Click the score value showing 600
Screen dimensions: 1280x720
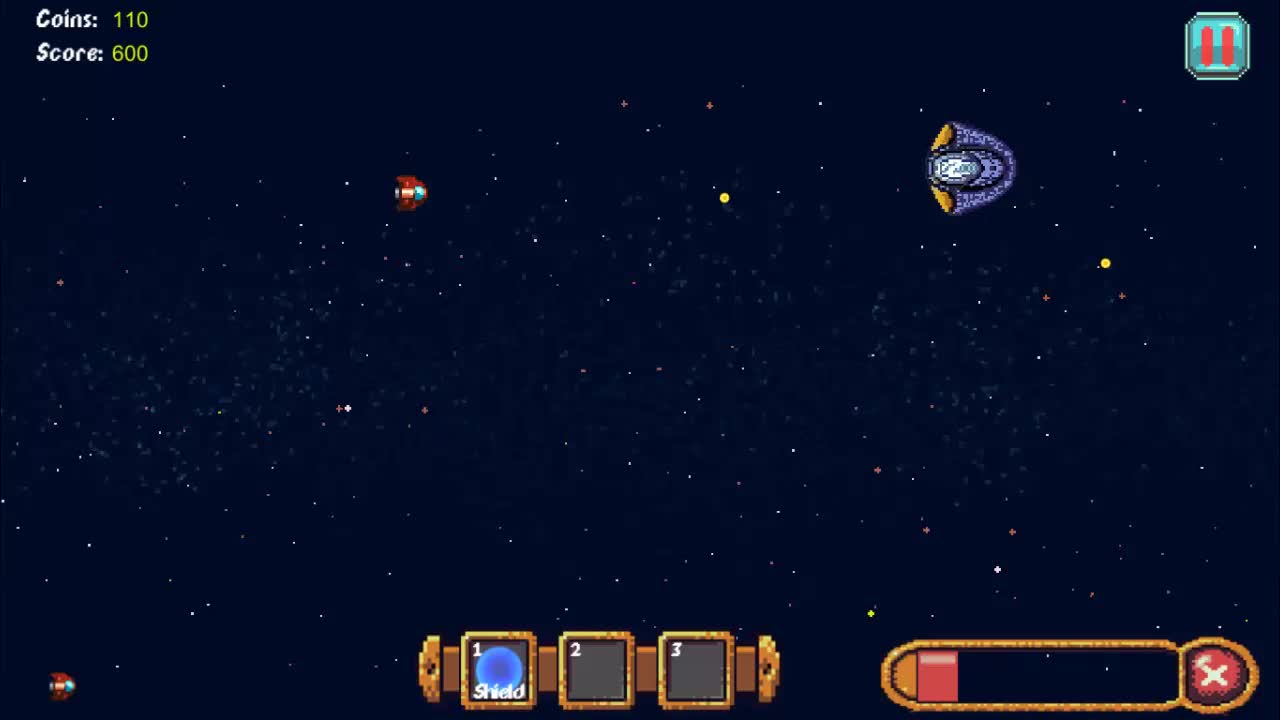131,53
